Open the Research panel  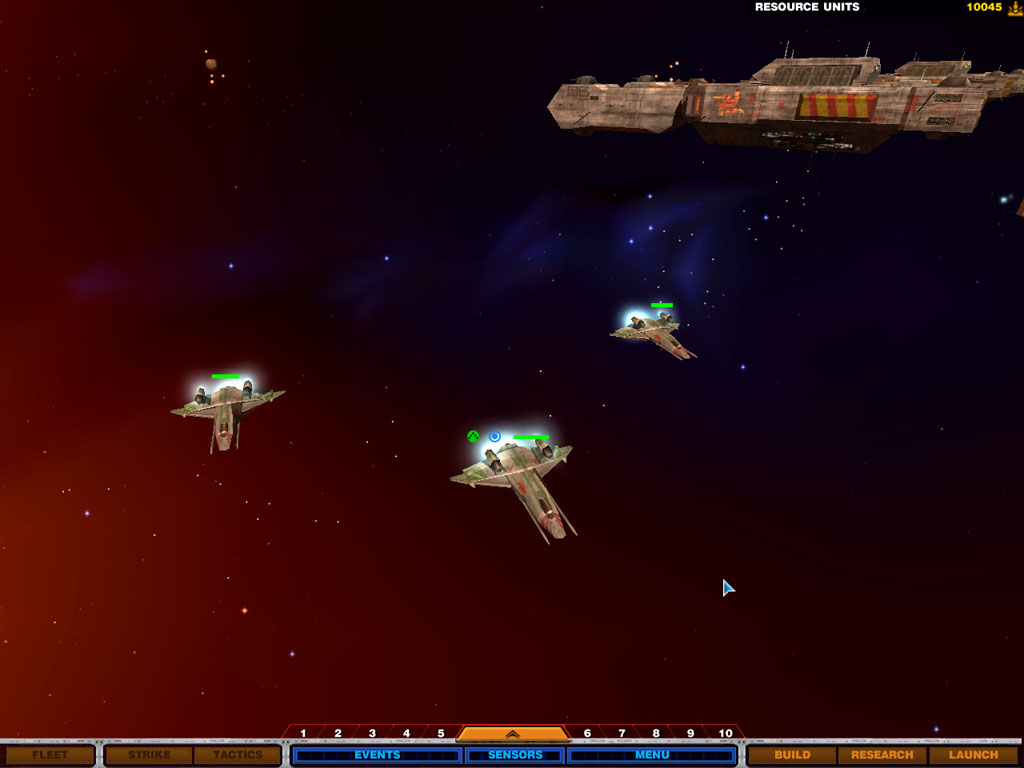point(882,755)
